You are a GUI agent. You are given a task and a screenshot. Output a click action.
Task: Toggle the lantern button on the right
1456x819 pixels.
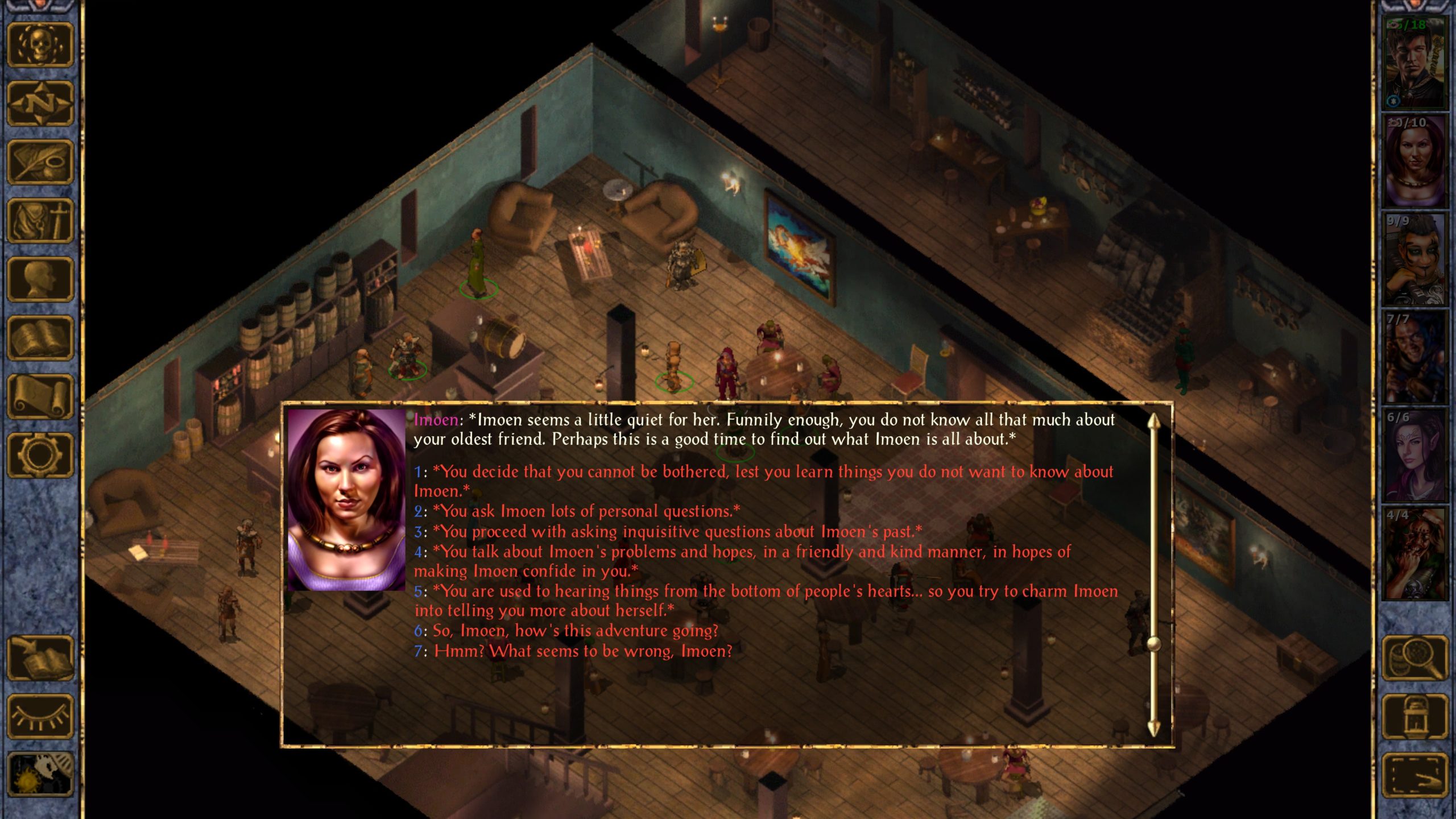(1414, 717)
